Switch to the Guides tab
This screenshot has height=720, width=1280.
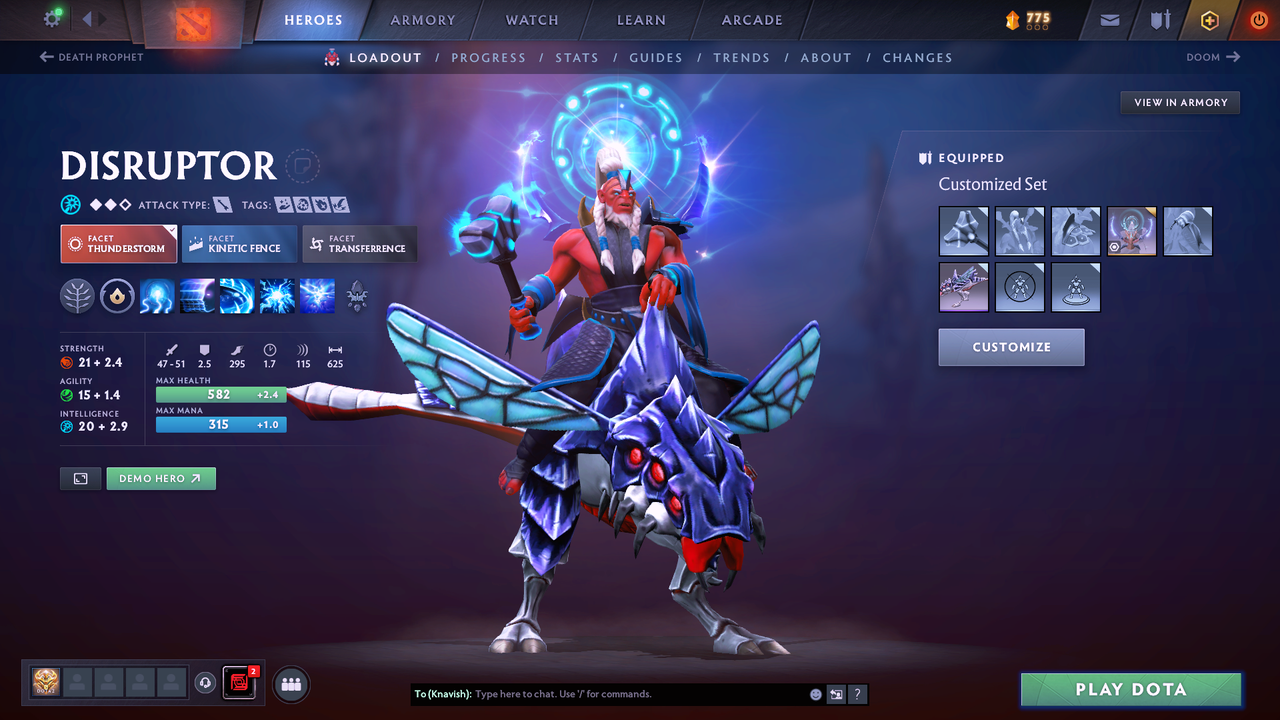[x=656, y=57]
